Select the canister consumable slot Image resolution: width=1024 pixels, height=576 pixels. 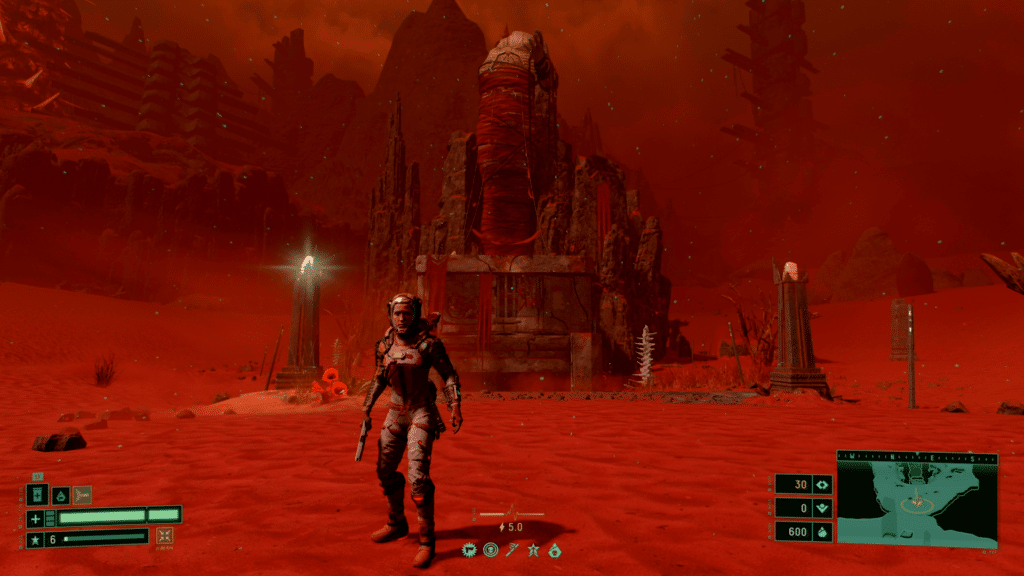[x=37, y=495]
